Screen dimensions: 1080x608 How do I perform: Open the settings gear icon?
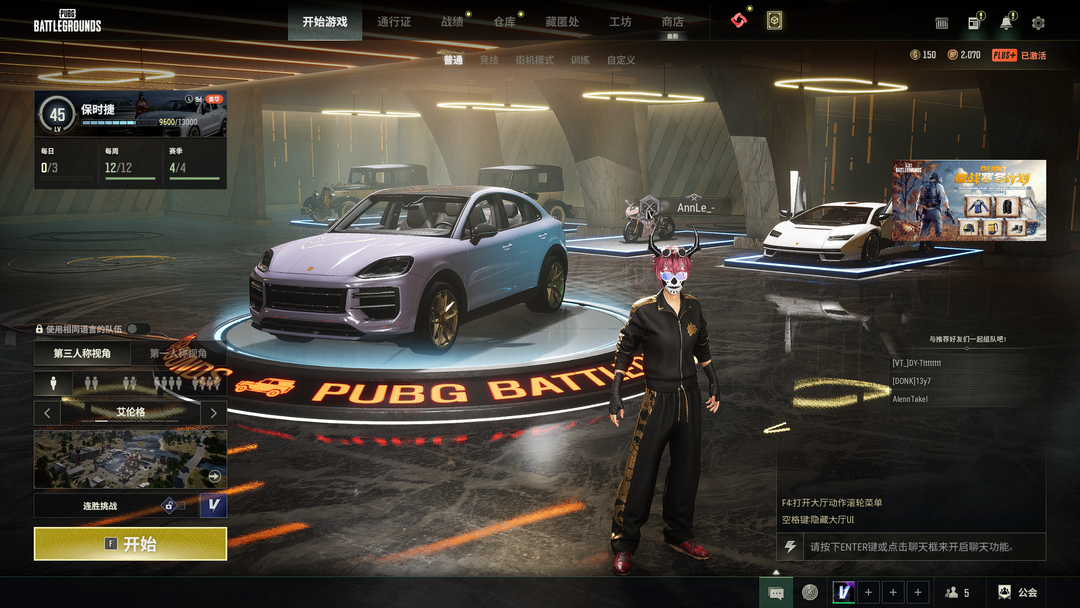coord(1038,23)
